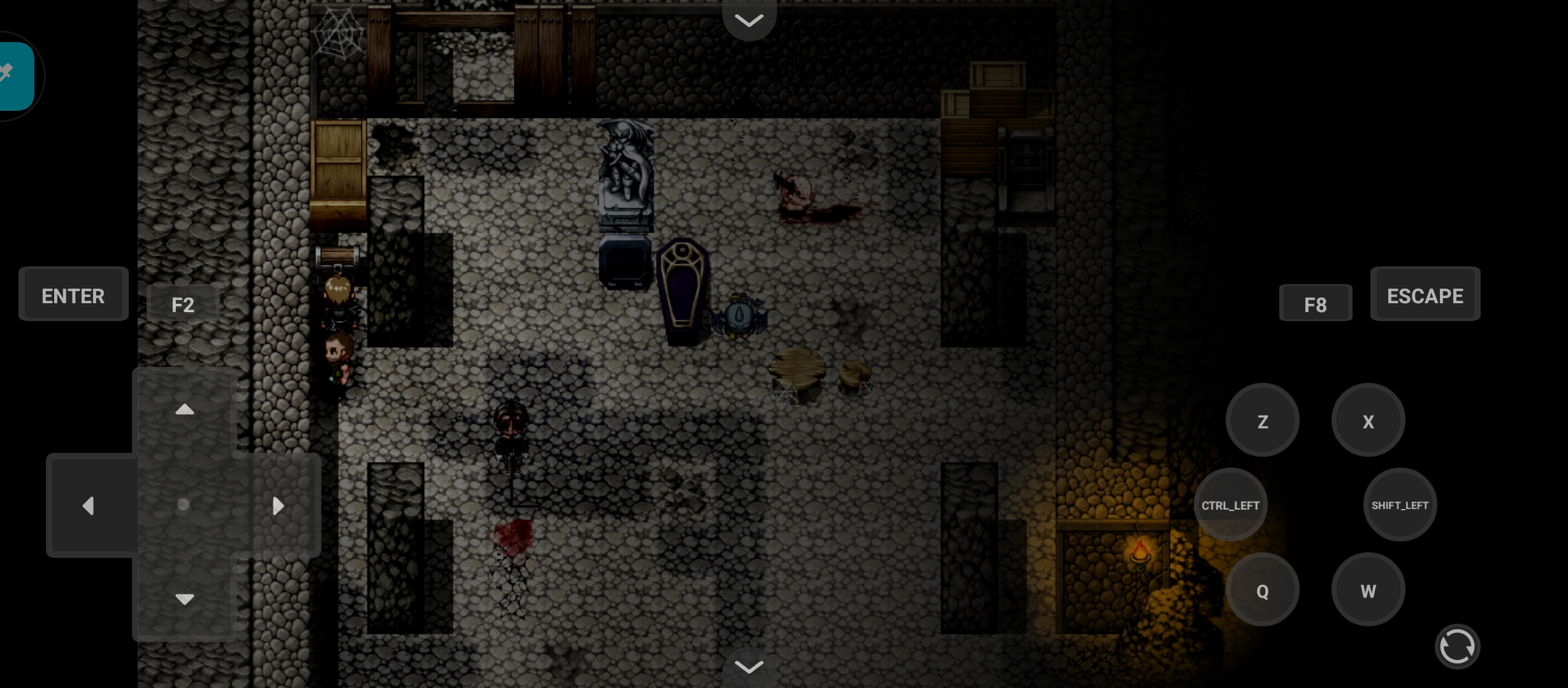This screenshot has width=1568, height=688.
Task: Toggle the SHIFT_LEFT key control
Action: (1400, 505)
